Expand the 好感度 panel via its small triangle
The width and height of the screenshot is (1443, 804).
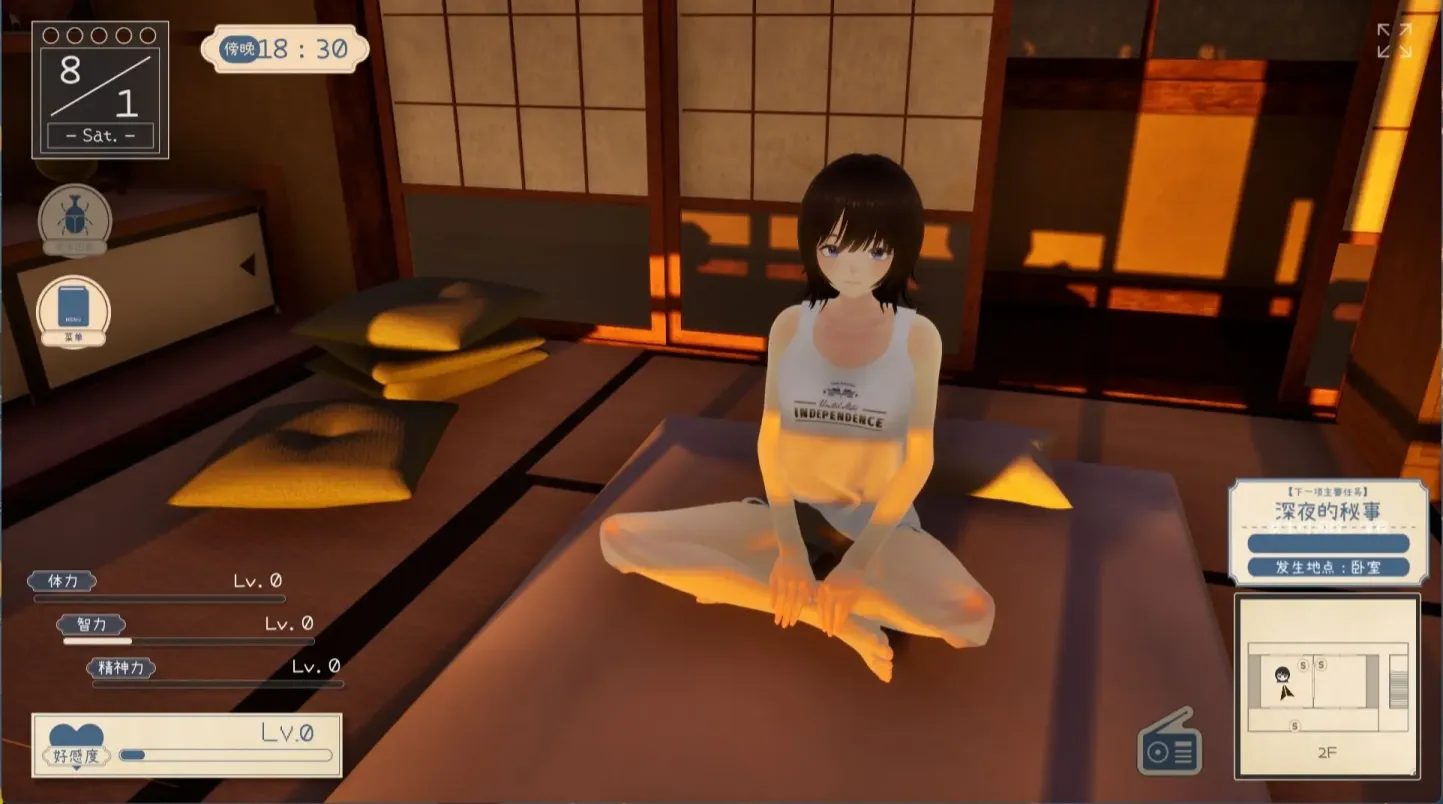coord(77,768)
